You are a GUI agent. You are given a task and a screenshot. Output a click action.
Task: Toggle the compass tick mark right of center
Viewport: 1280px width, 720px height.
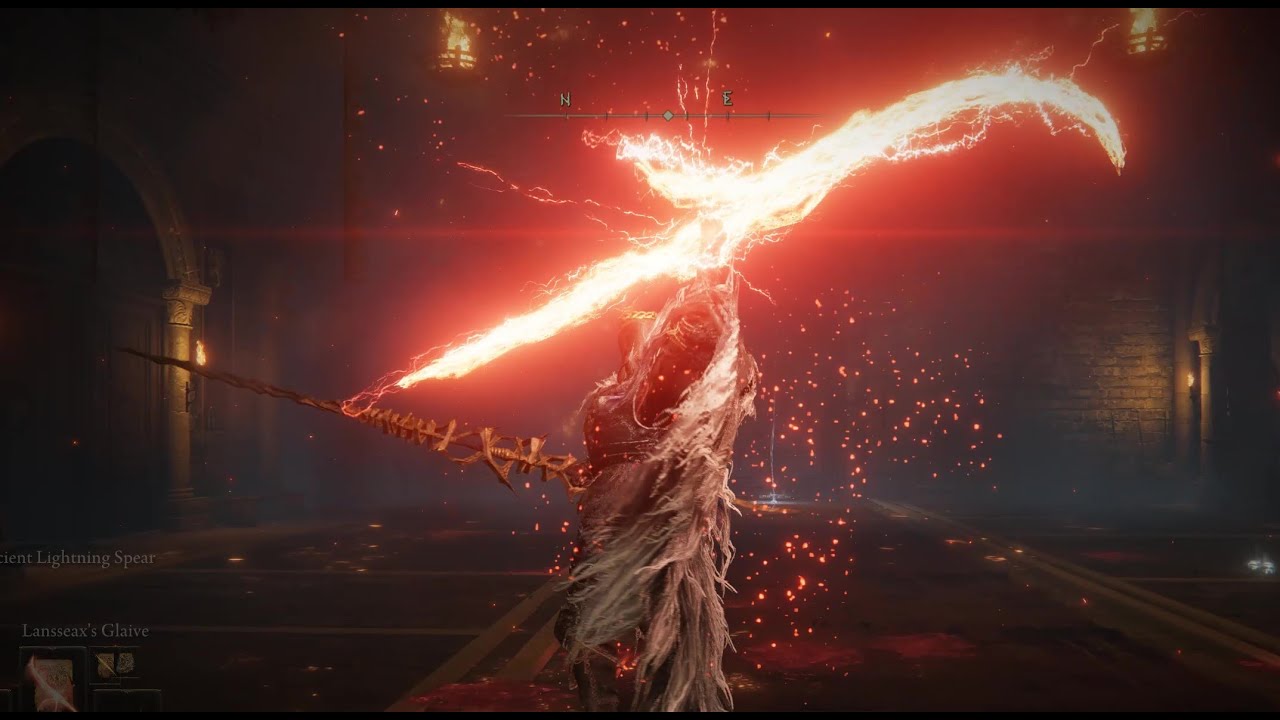687,116
